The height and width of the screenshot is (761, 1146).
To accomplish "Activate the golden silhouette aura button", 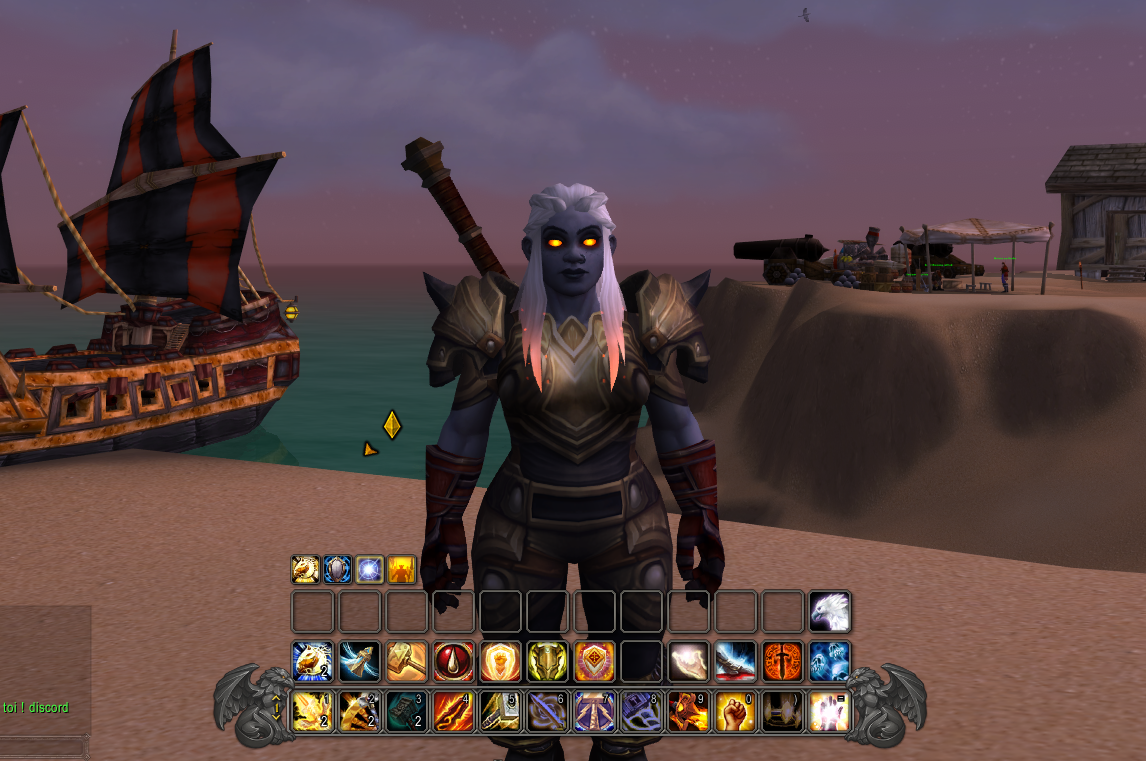I will (401, 569).
